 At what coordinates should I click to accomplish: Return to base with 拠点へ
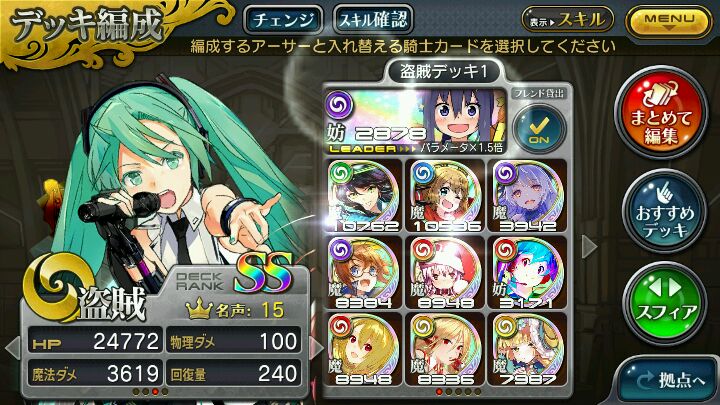click(x=667, y=379)
